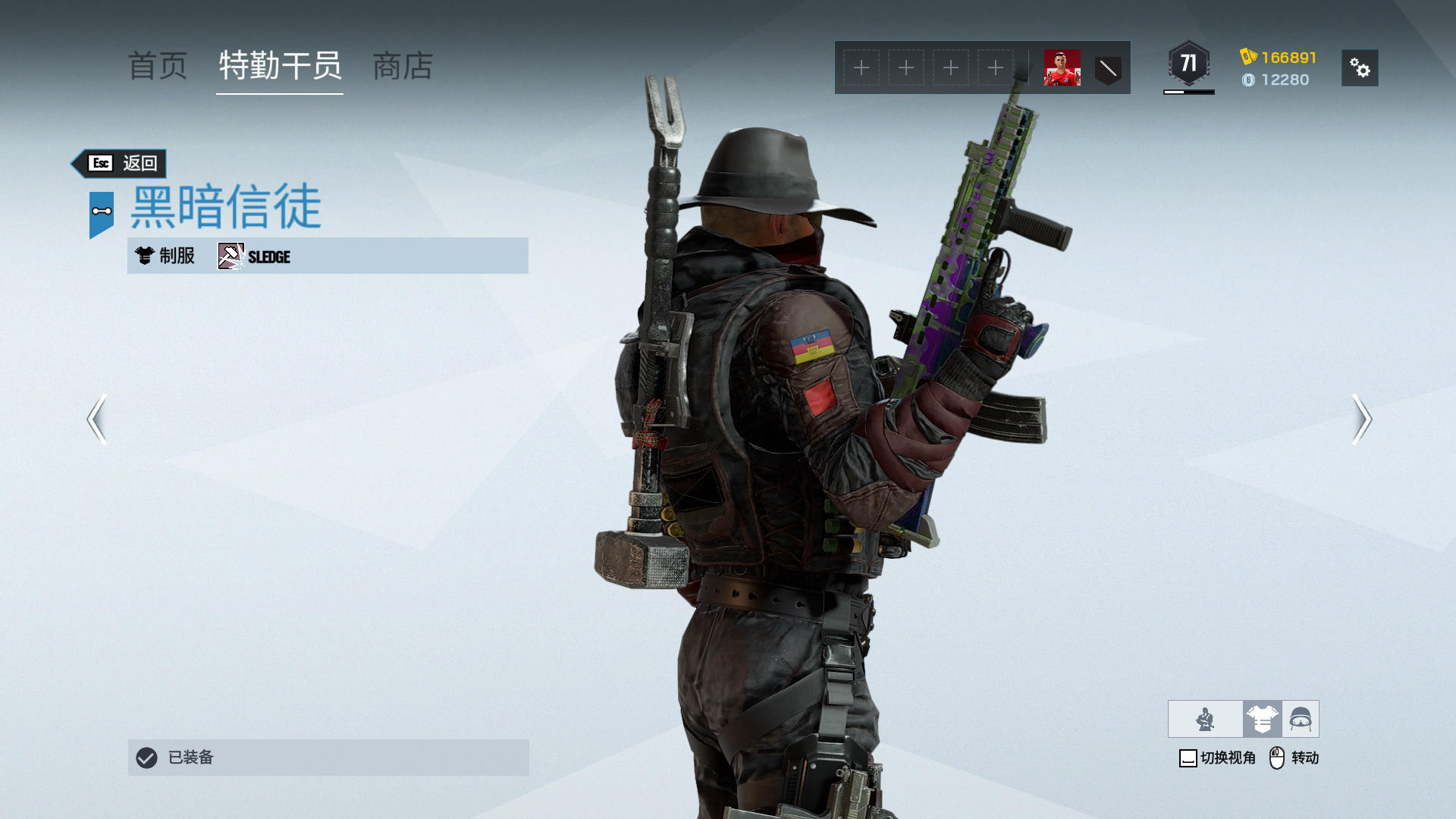This screenshot has height=819, width=1456.
Task: Click the 制服 SLEDGE uniform bar
Action: click(x=328, y=256)
